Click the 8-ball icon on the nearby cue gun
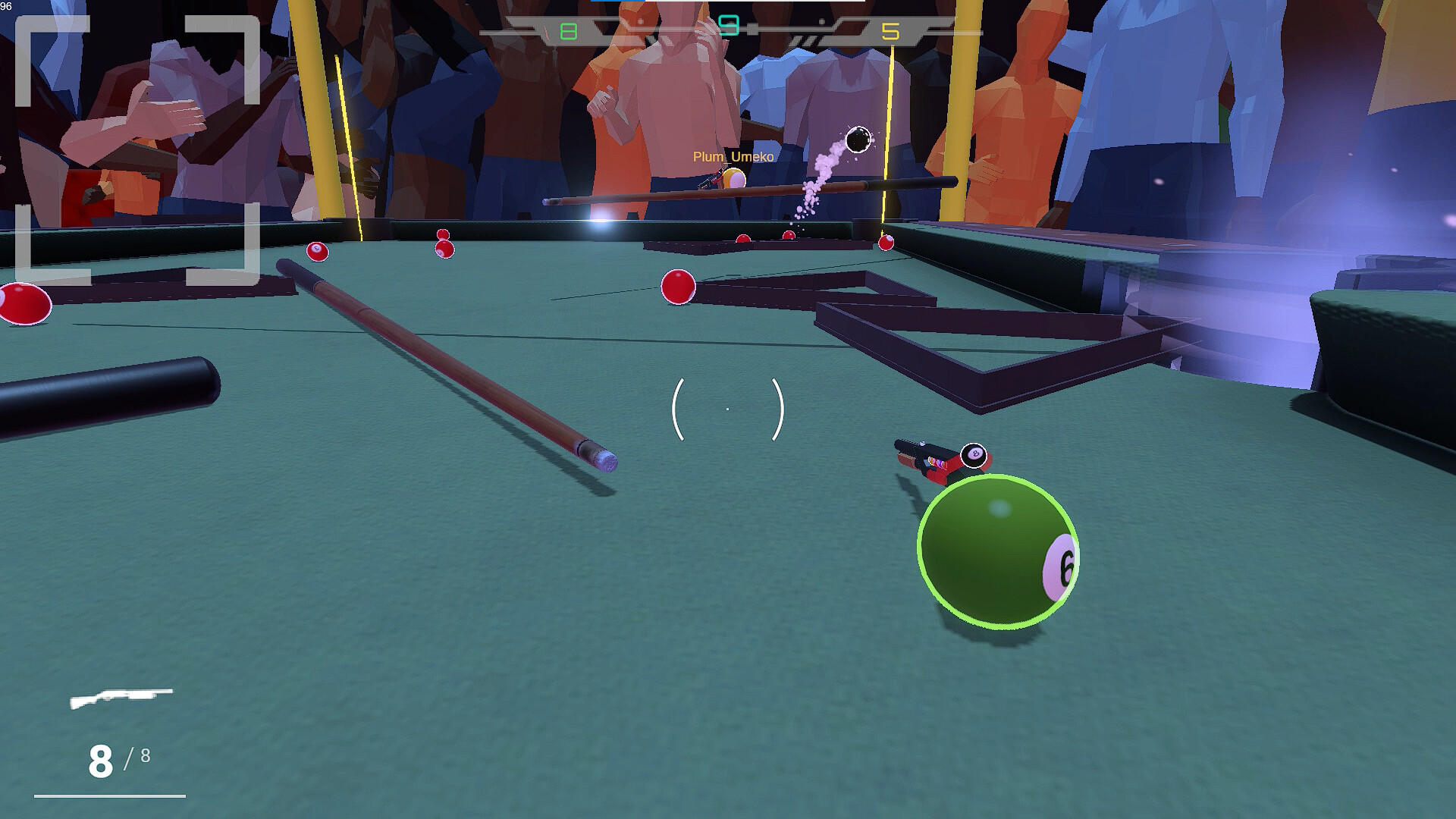This screenshot has height=819, width=1456. pyautogui.click(x=973, y=454)
